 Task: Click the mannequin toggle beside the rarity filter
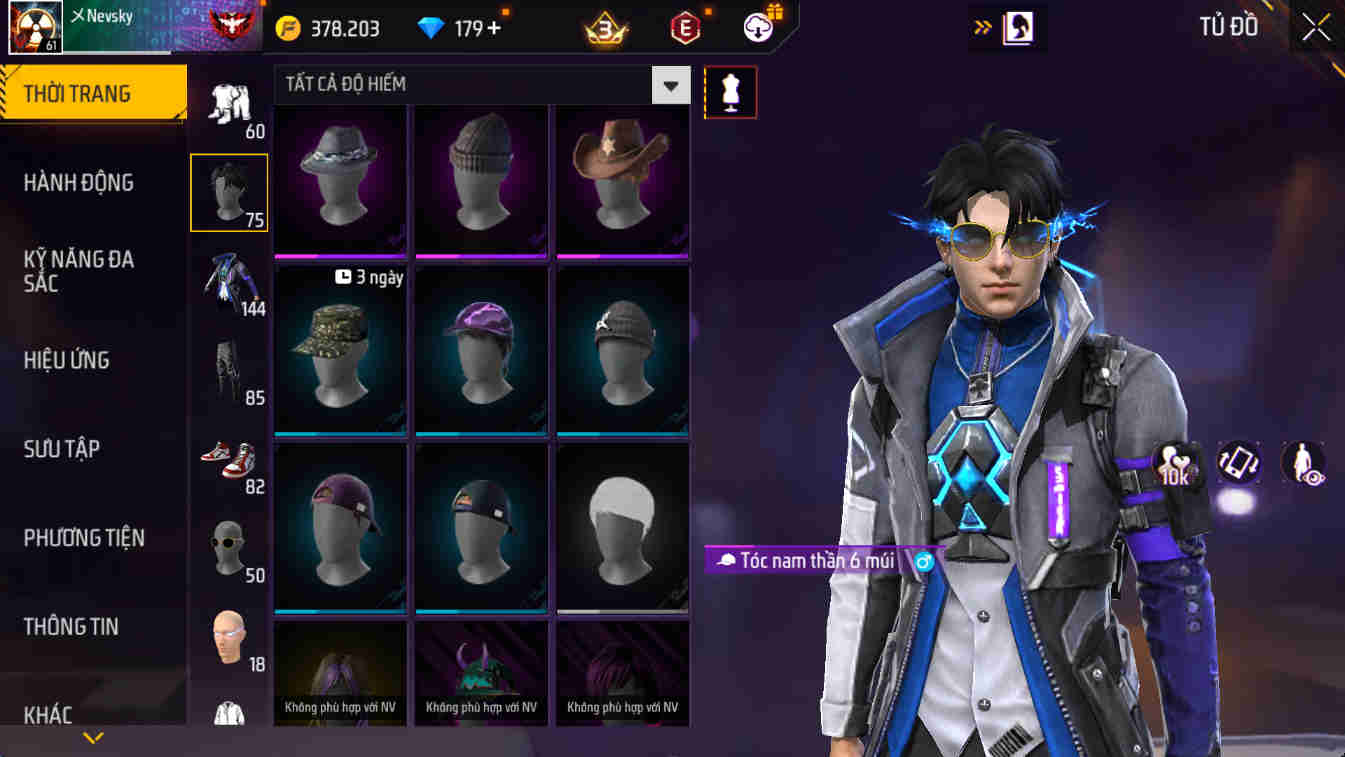730,91
